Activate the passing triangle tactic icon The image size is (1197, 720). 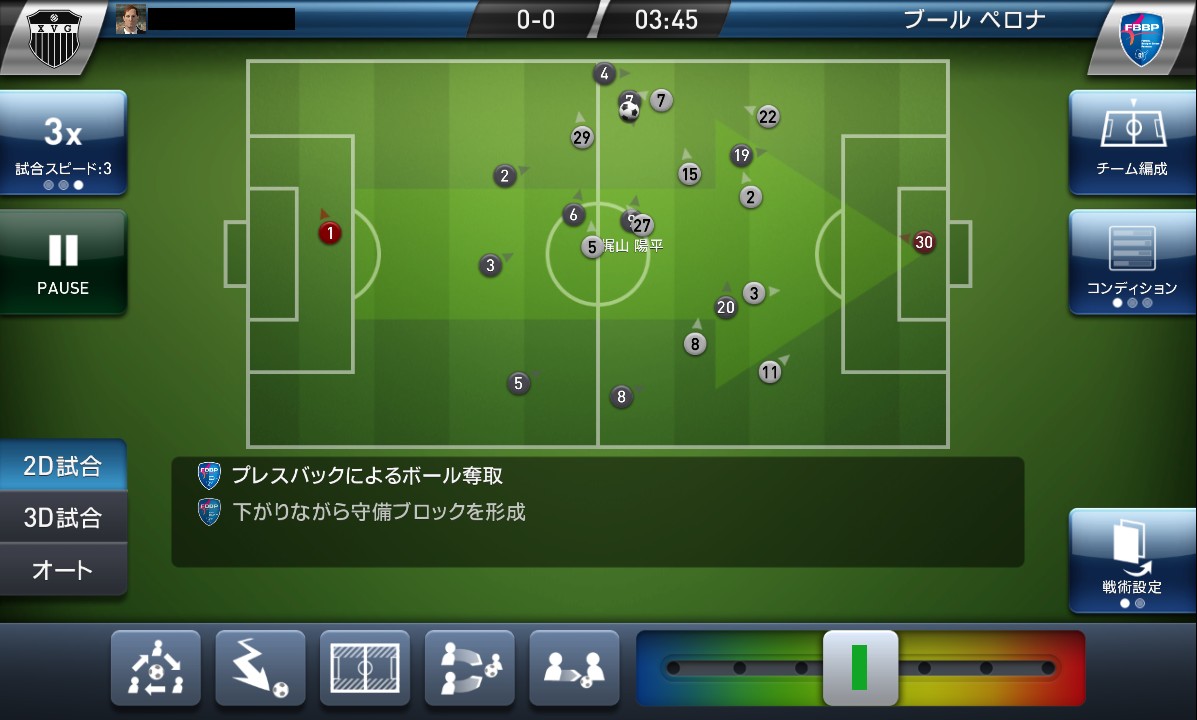coord(156,668)
